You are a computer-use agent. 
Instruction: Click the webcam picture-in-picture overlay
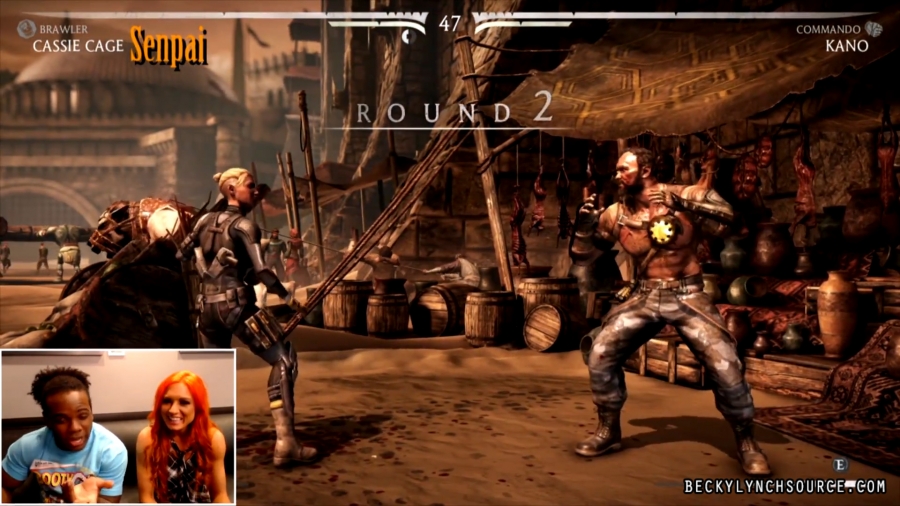pyautogui.click(x=118, y=426)
